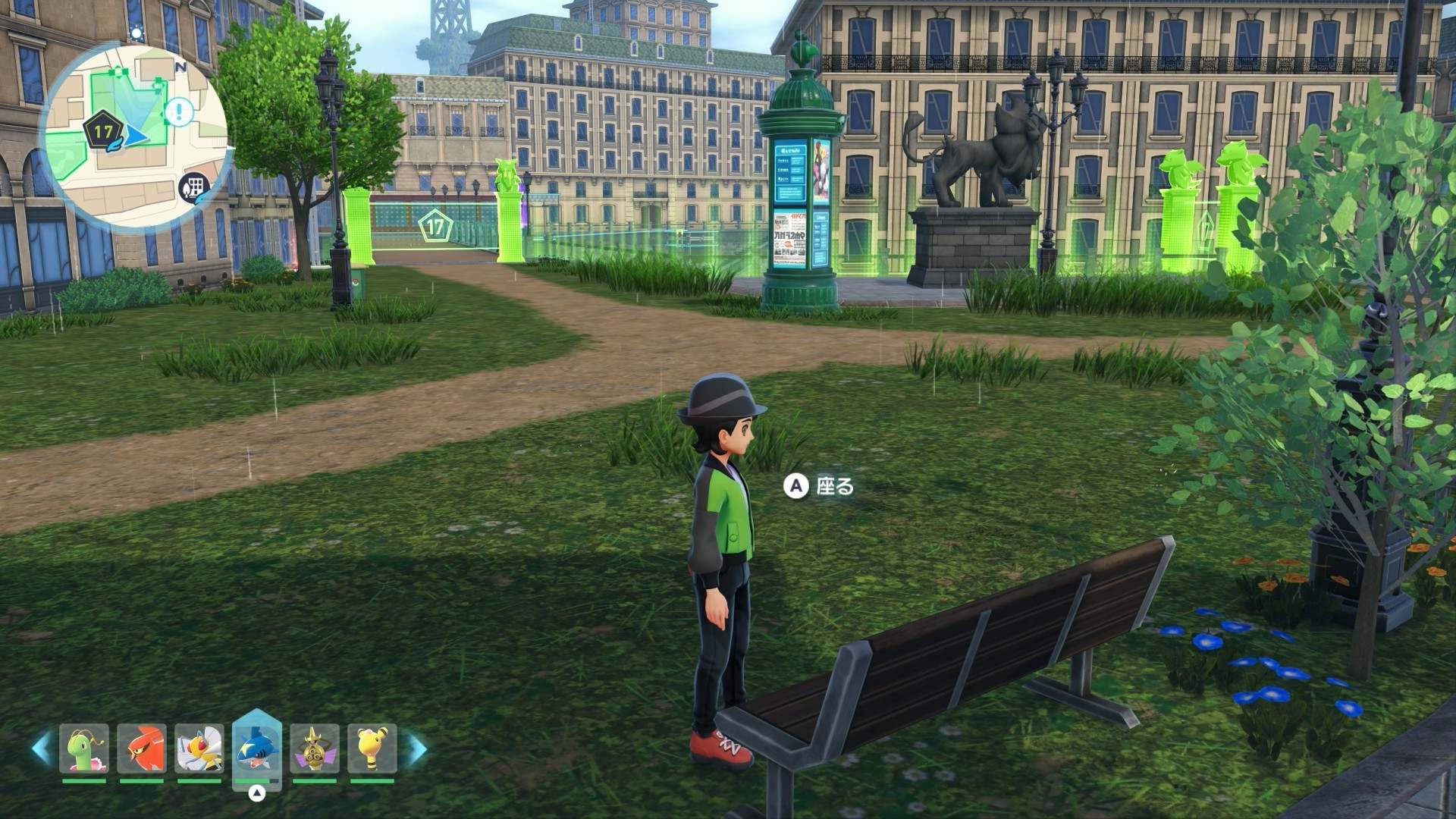Viewport: 1456px width, 819px height.
Task: Switch to Aegislash in the party
Action: point(315,748)
